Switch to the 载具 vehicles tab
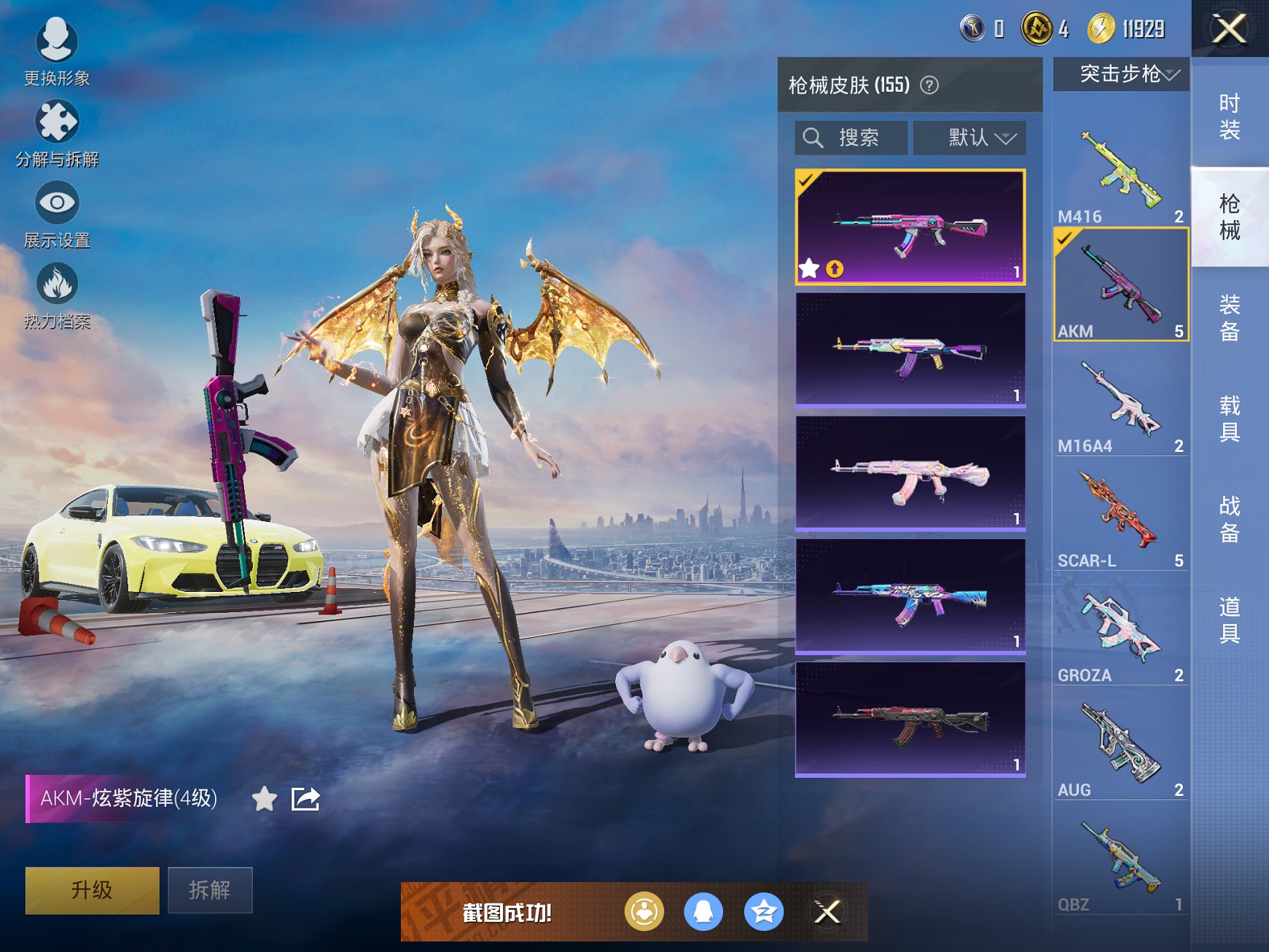Screen dimensions: 1269x952 pos(1230,418)
